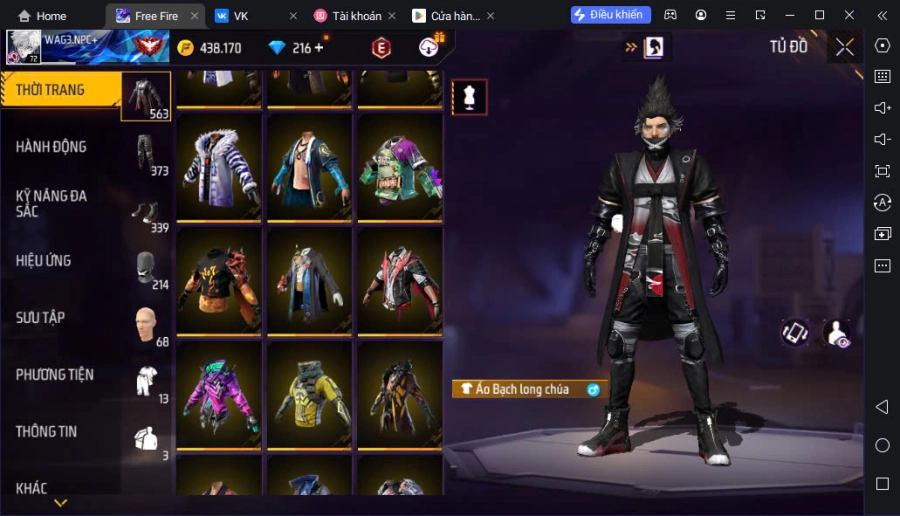Switch to the VK tab

point(241,16)
